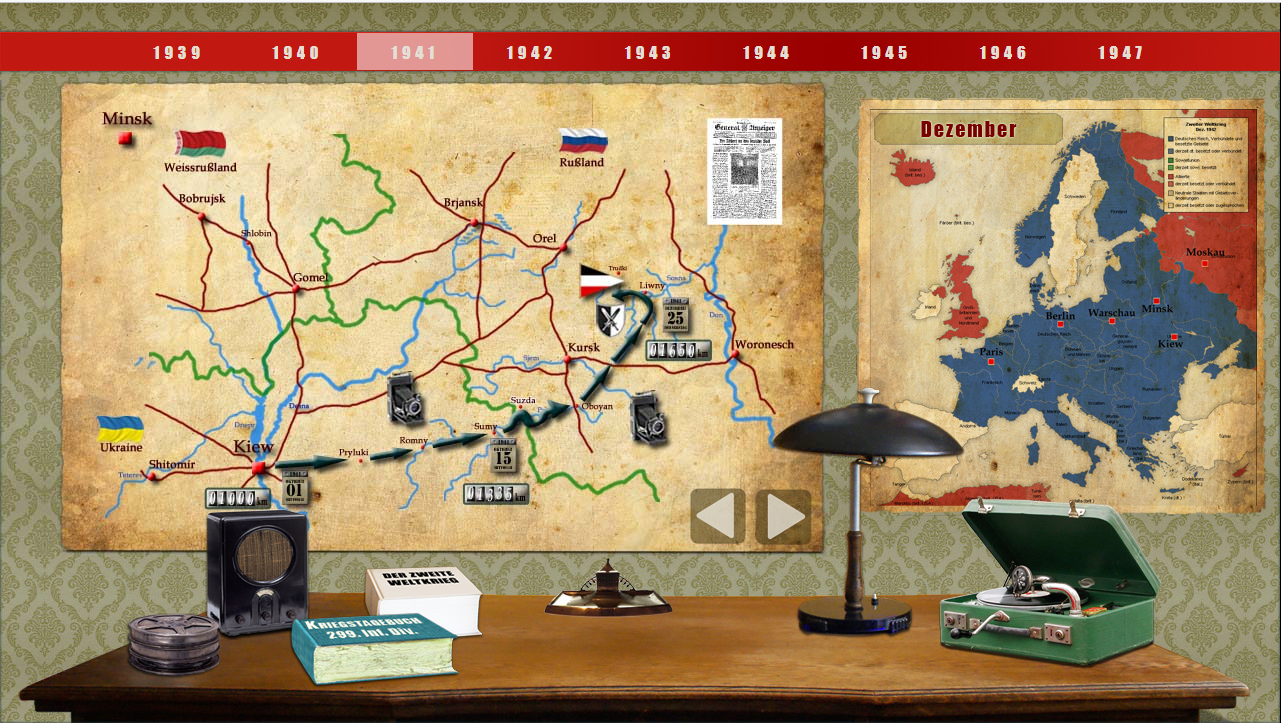This screenshot has height=723, width=1281.
Task: Select the 1946 year tab
Action: [1003, 53]
